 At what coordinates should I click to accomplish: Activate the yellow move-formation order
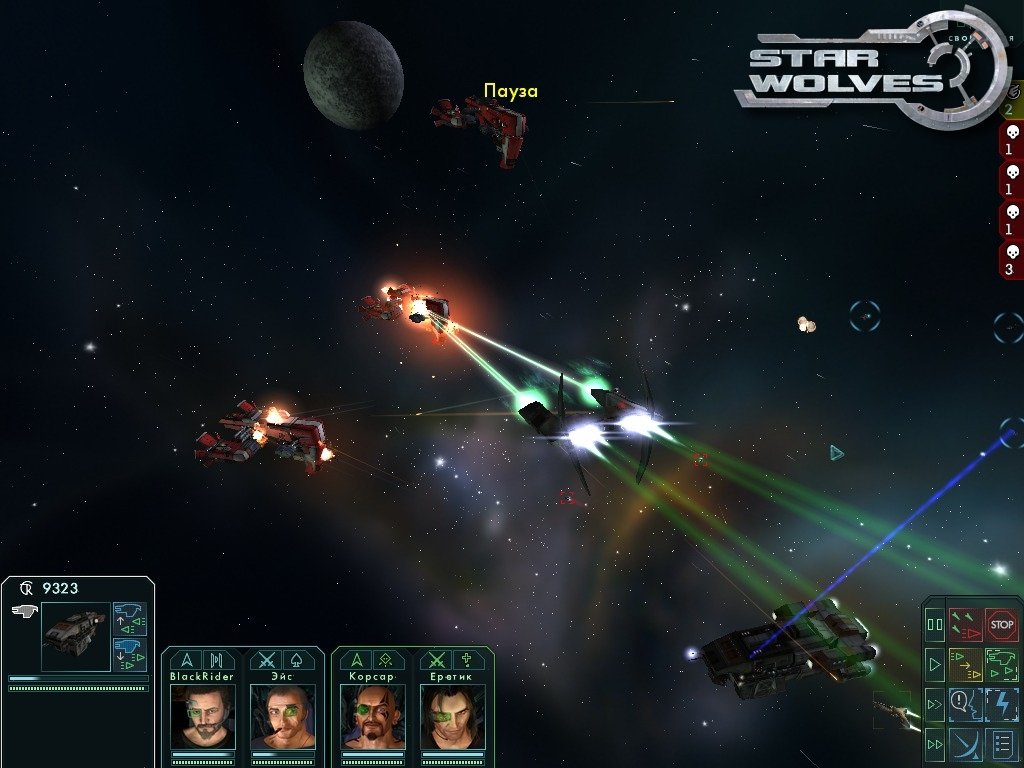click(x=965, y=664)
